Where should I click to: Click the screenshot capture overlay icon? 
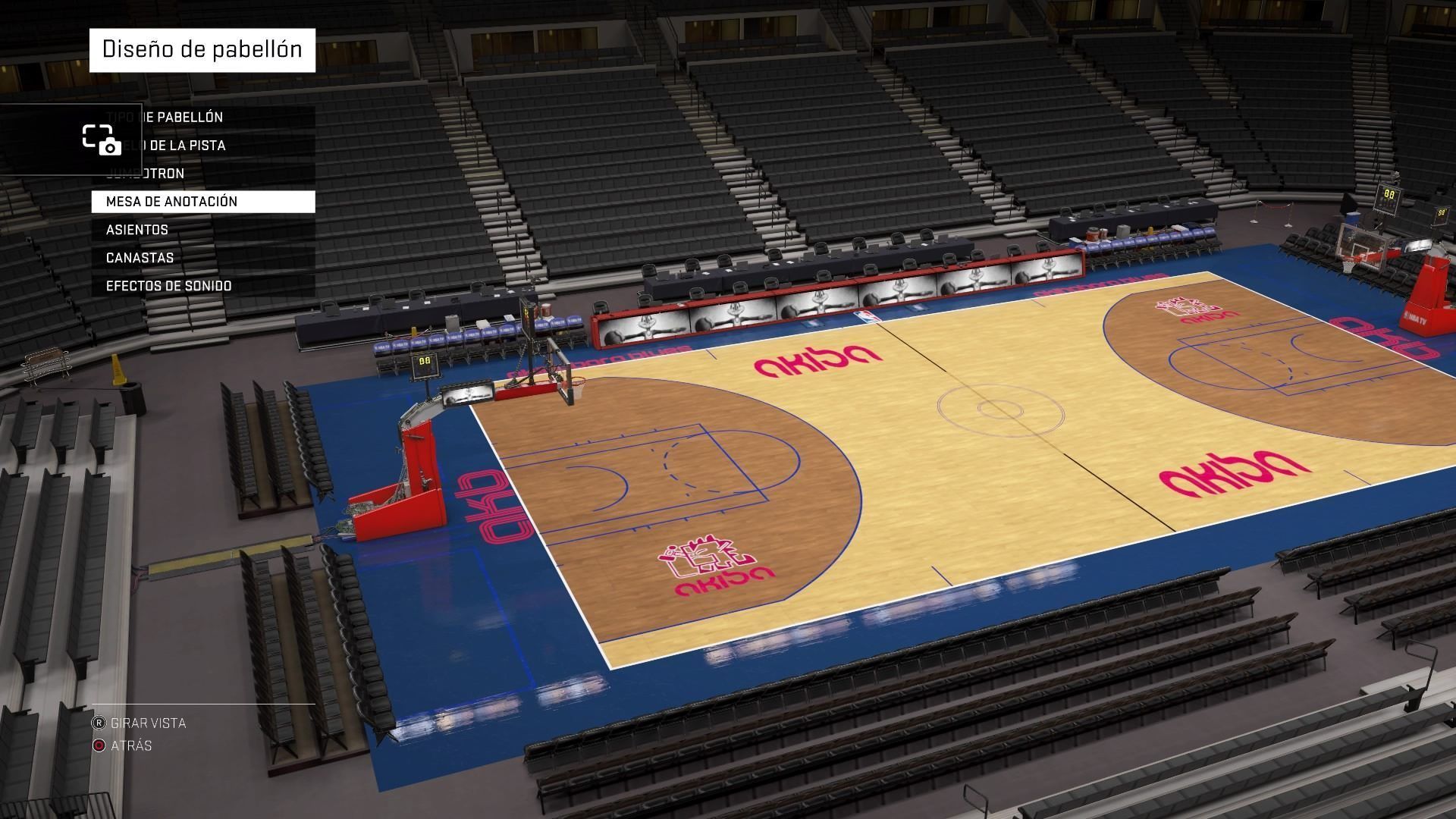[x=102, y=140]
